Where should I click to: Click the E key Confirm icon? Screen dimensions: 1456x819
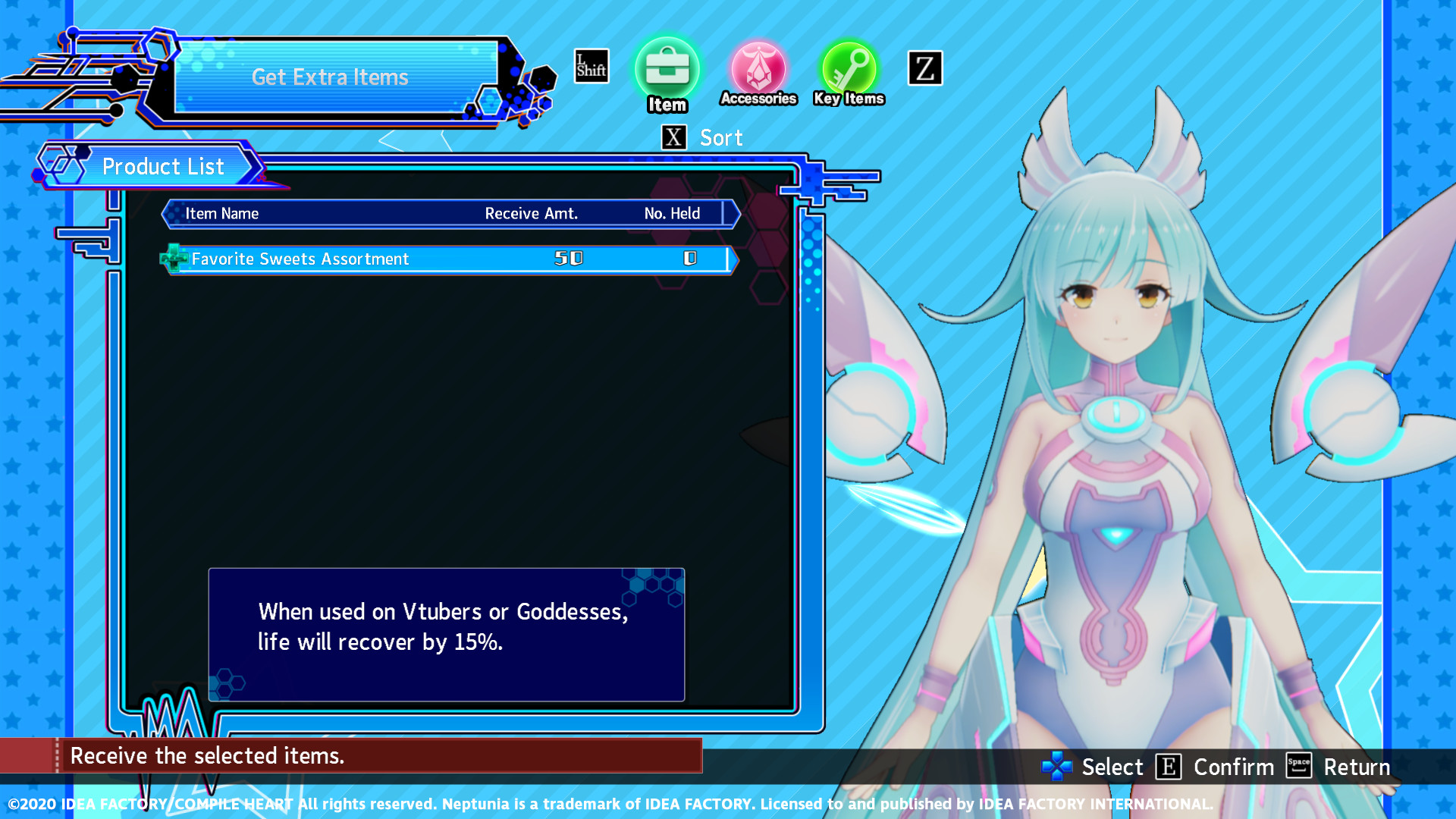click(x=1169, y=767)
